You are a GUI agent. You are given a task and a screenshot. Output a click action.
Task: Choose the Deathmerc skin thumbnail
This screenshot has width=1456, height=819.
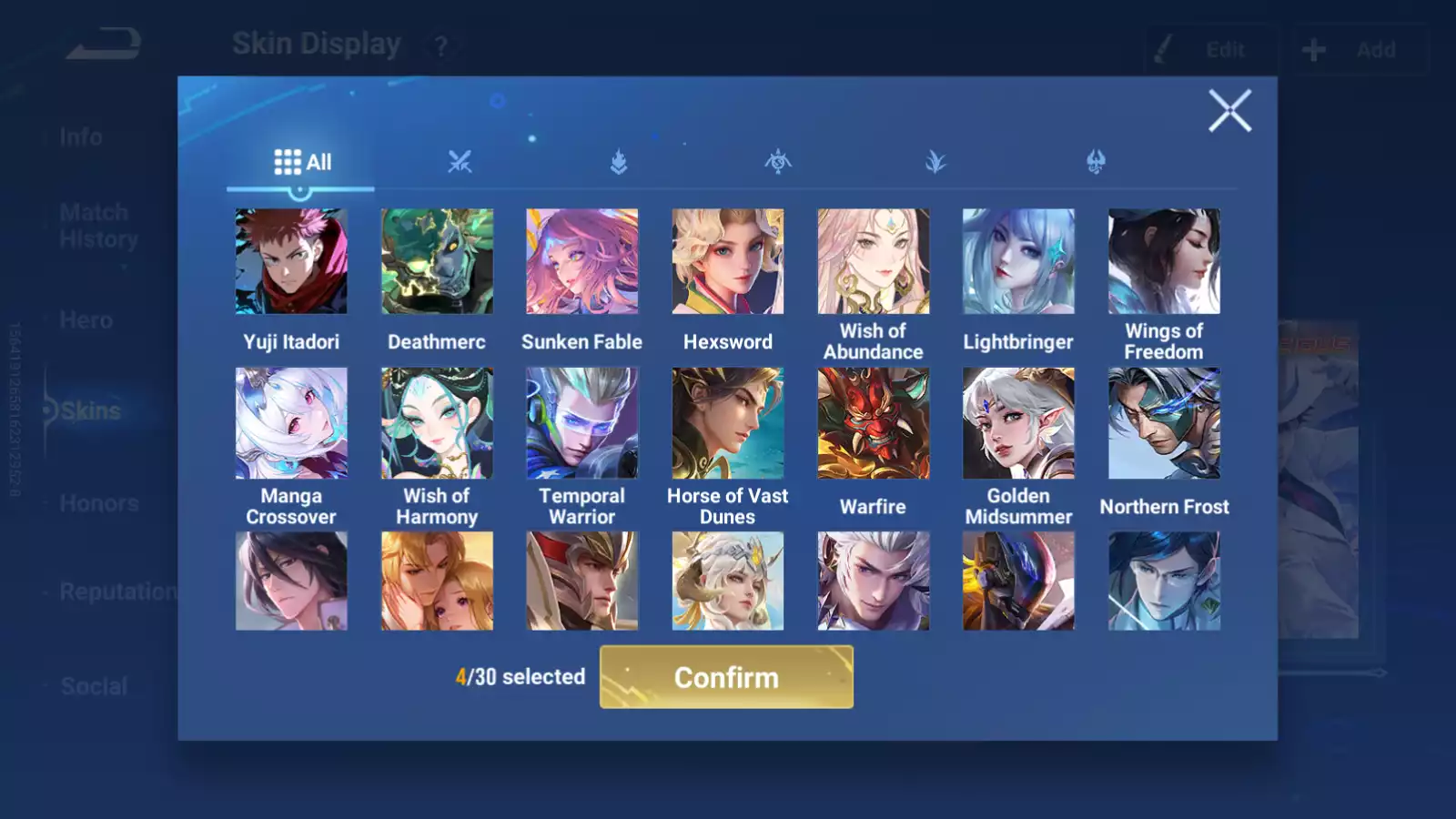pos(437,262)
